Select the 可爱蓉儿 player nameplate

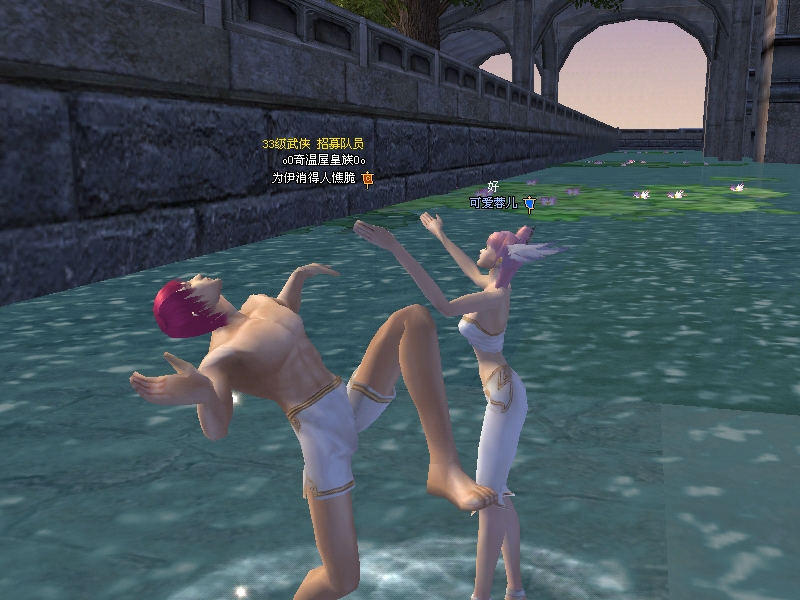click(494, 203)
